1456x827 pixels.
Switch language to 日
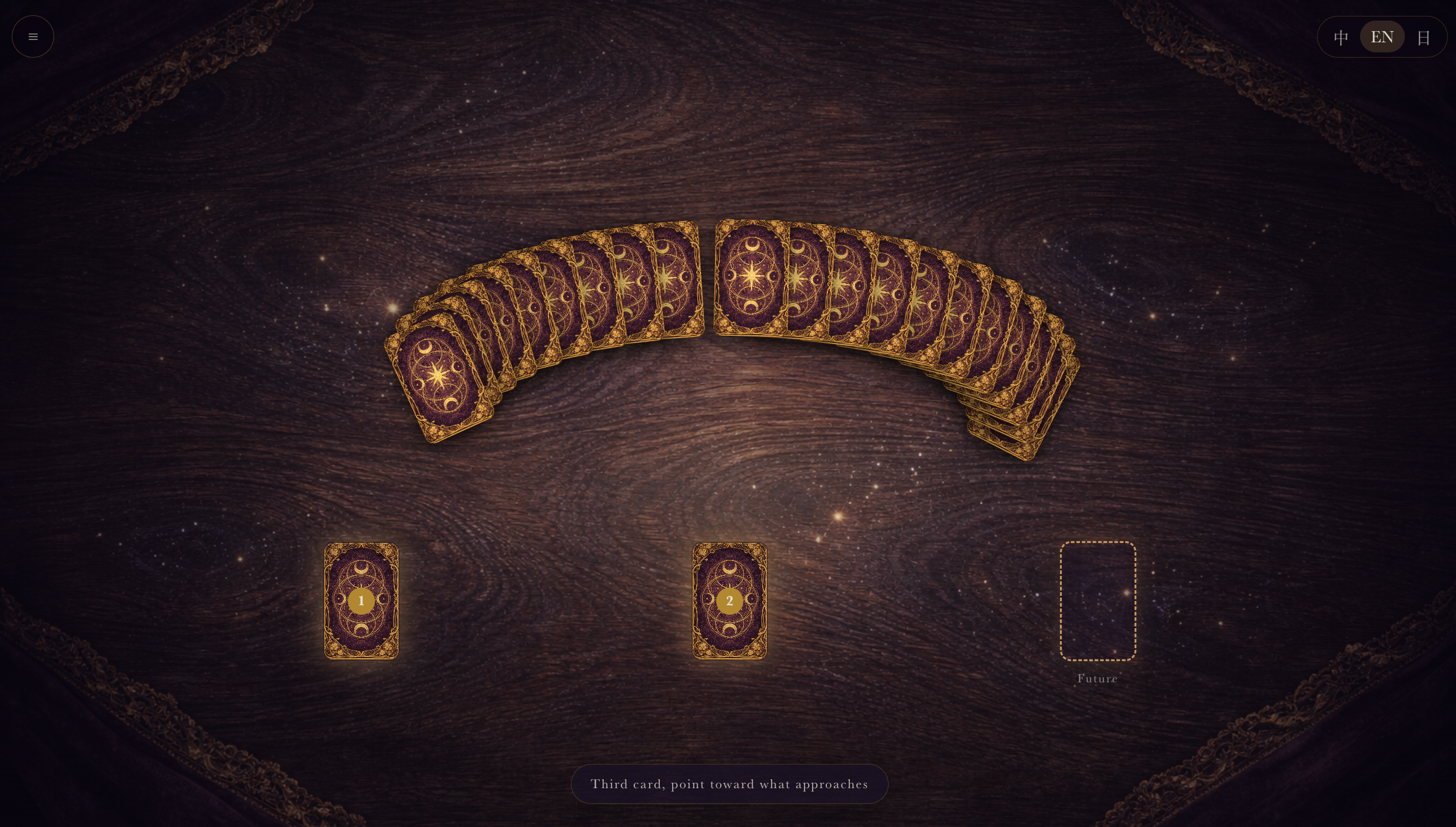pyautogui.click(x=1424, y=36)
